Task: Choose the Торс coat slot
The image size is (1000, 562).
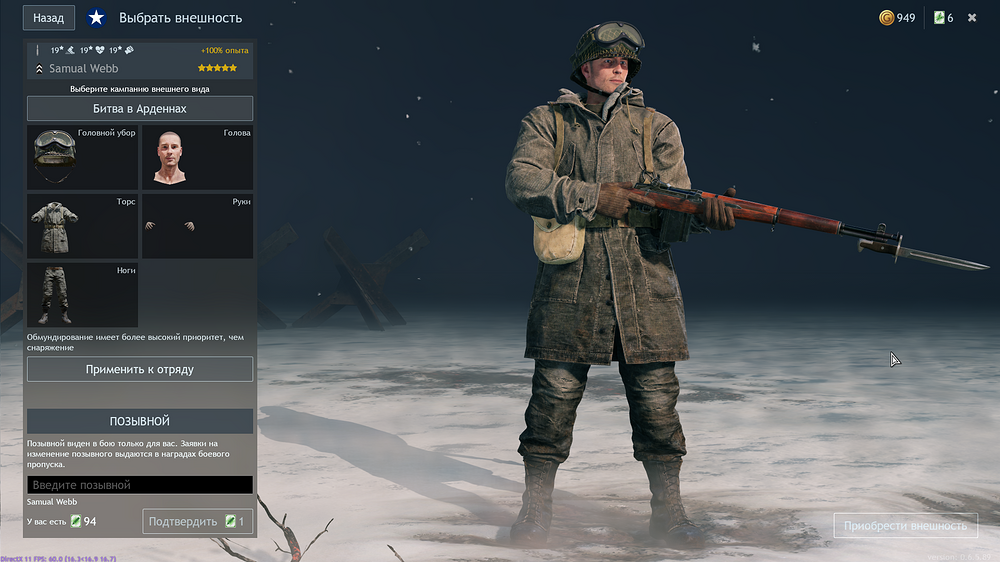Action: (x=82, y=226)
